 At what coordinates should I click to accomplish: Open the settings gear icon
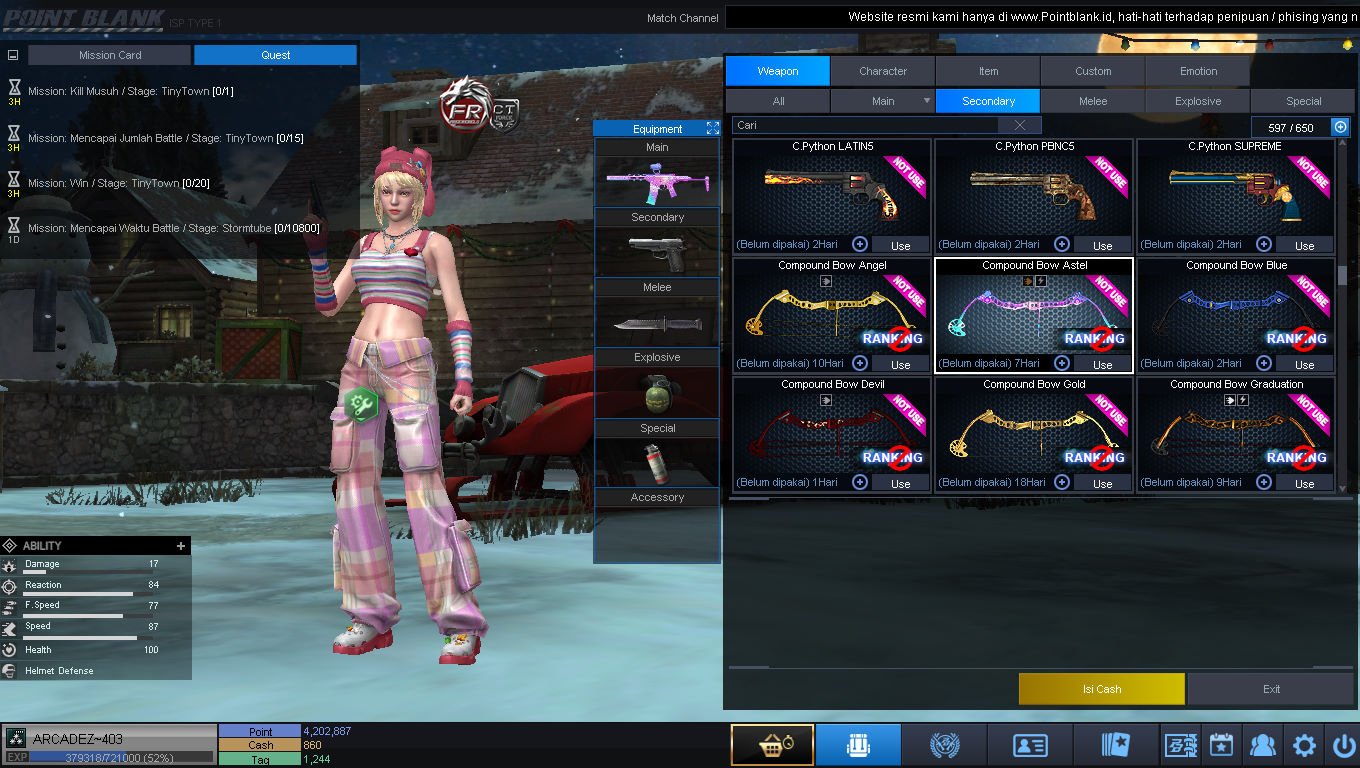pyautogui.click(x=1304, y=745)
